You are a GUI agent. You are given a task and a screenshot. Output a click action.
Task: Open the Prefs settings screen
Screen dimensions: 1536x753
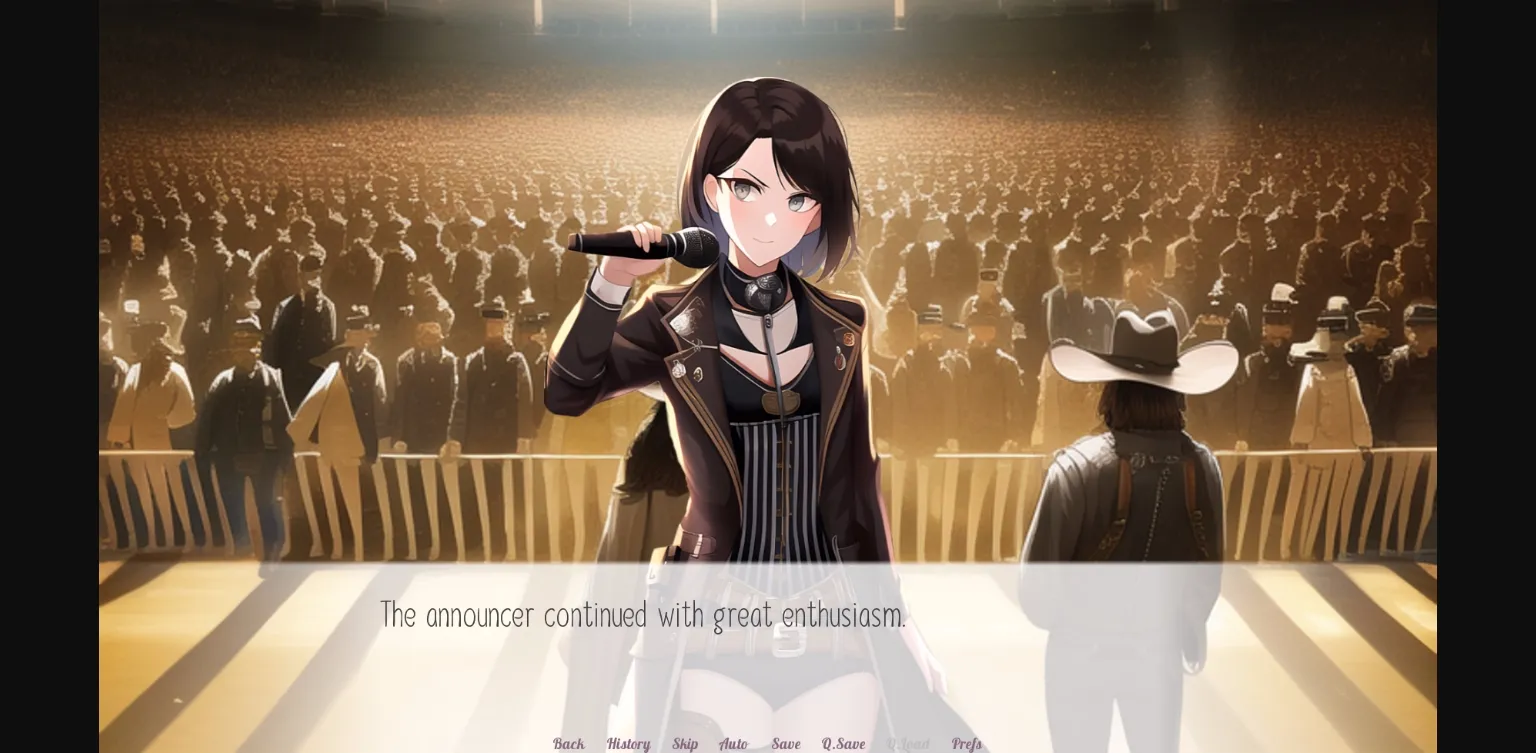pos(966,744)
